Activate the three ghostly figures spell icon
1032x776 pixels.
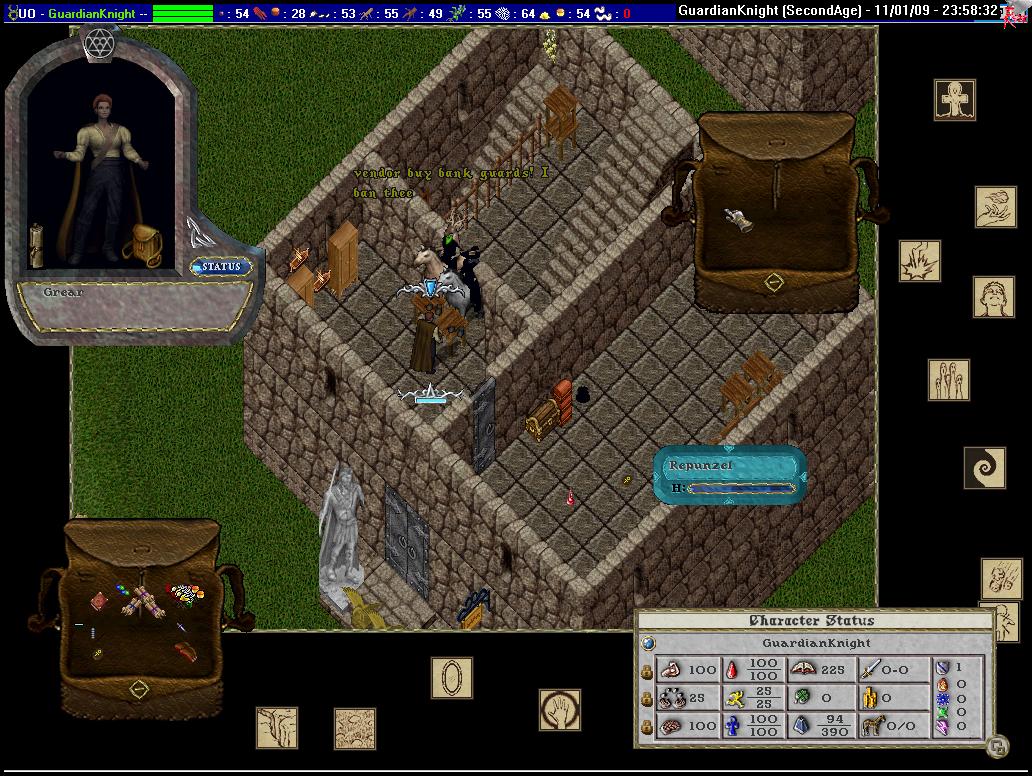(948, 380)
